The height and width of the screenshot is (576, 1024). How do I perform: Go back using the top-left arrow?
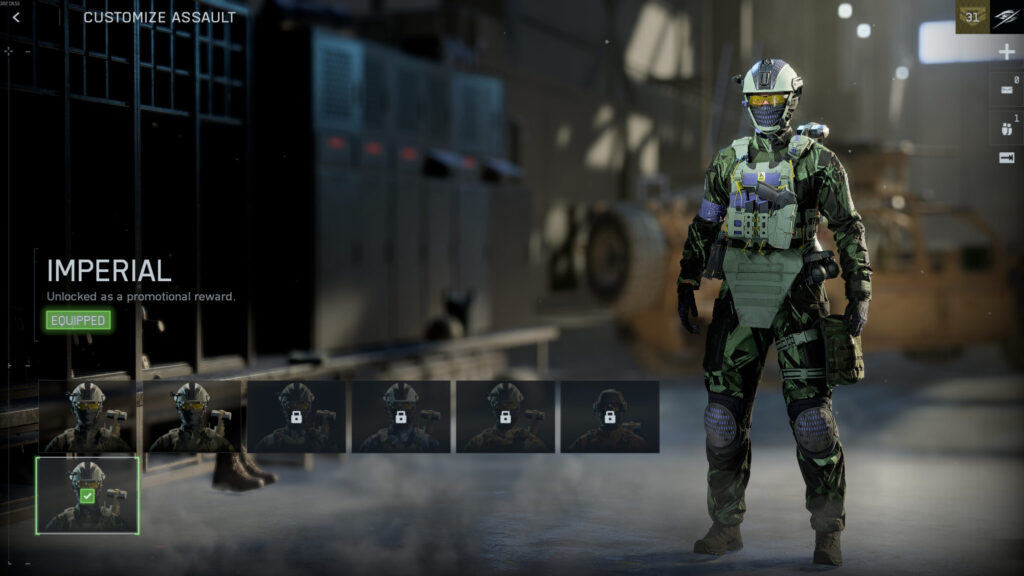point(16,17)
